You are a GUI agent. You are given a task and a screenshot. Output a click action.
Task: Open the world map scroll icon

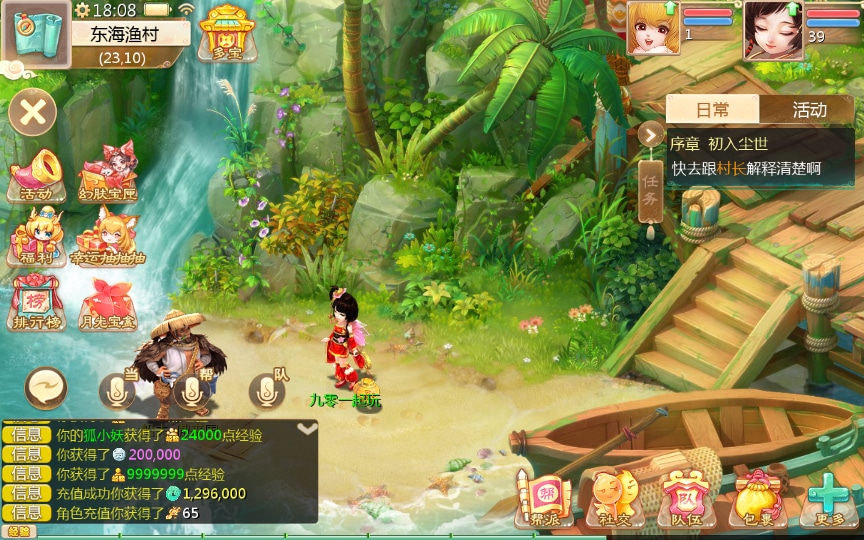click(35, 33)
